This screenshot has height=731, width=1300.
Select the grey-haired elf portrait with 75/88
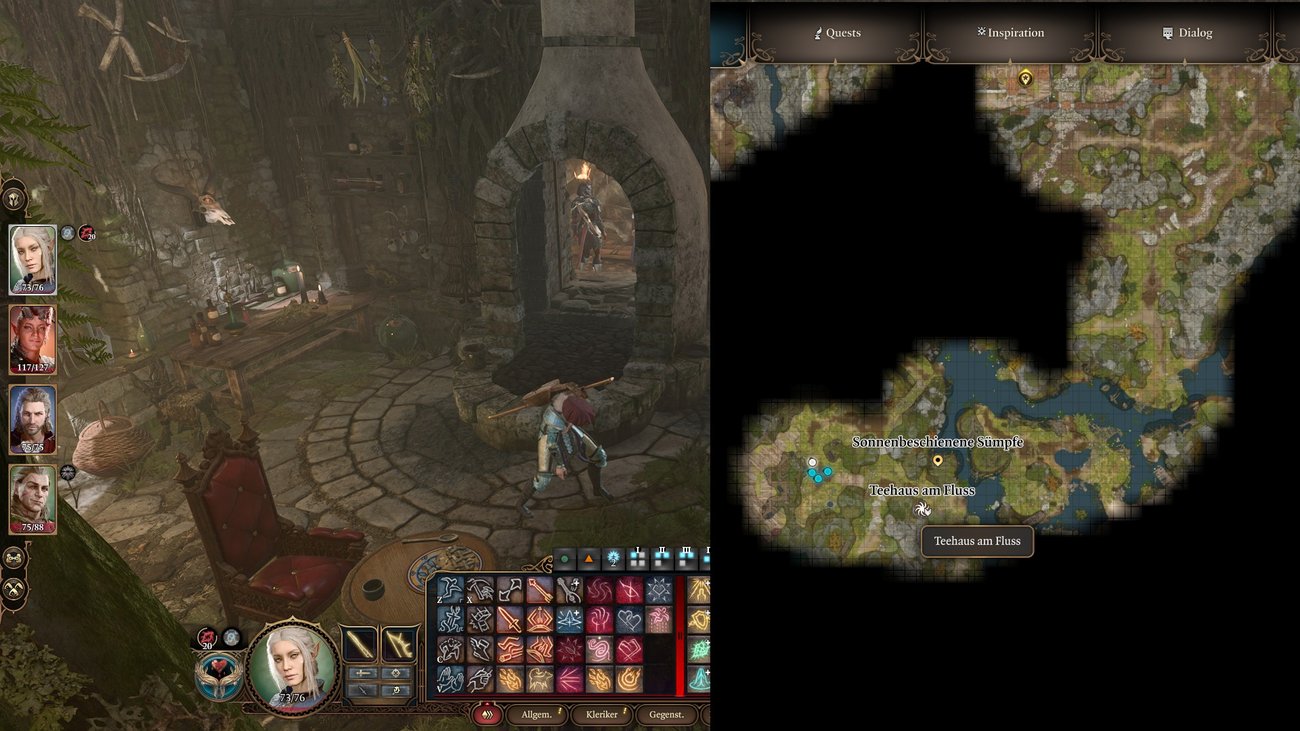(33, 499)
